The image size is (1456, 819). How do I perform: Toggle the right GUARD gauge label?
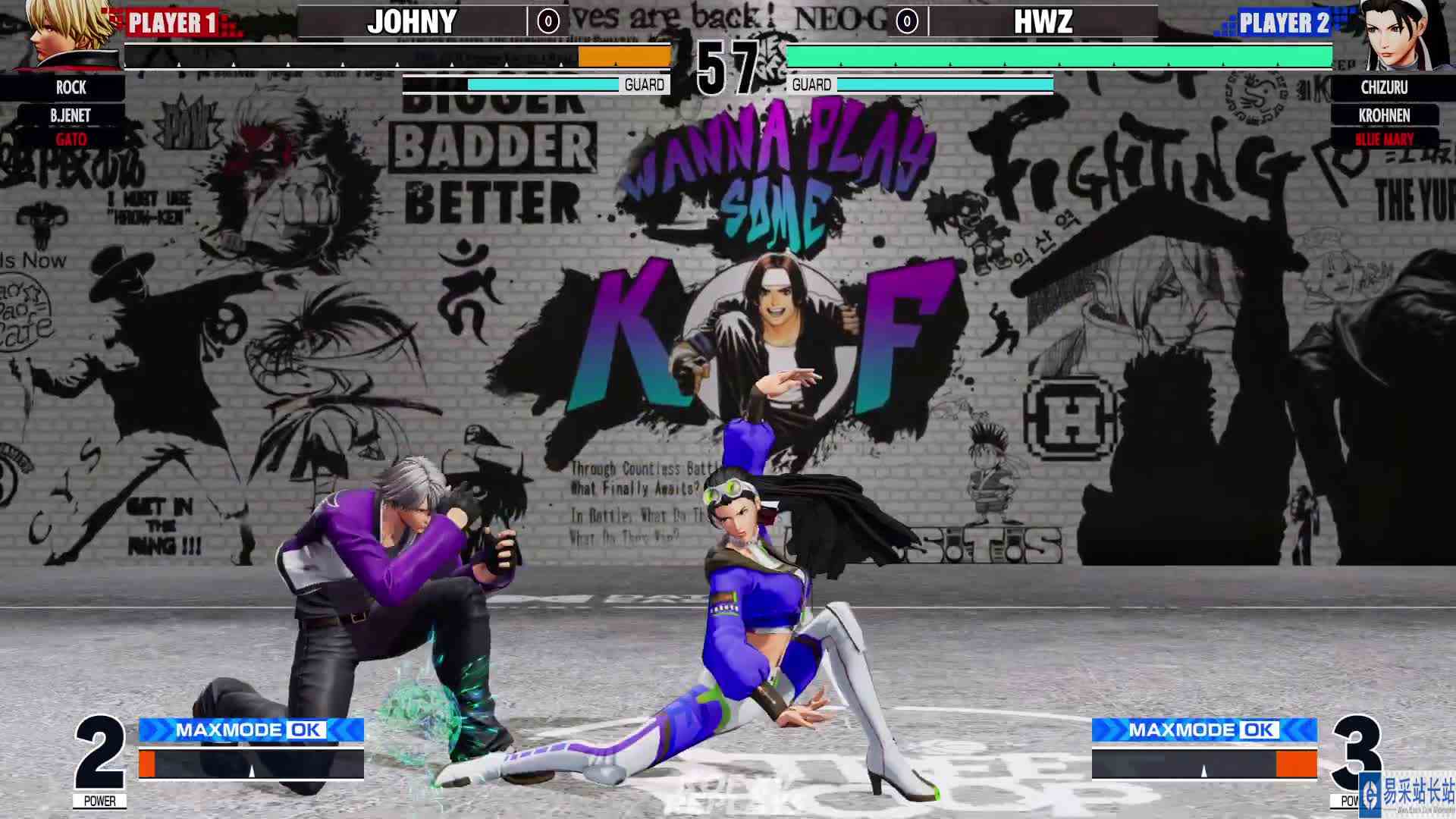click(x=810, y=84)
